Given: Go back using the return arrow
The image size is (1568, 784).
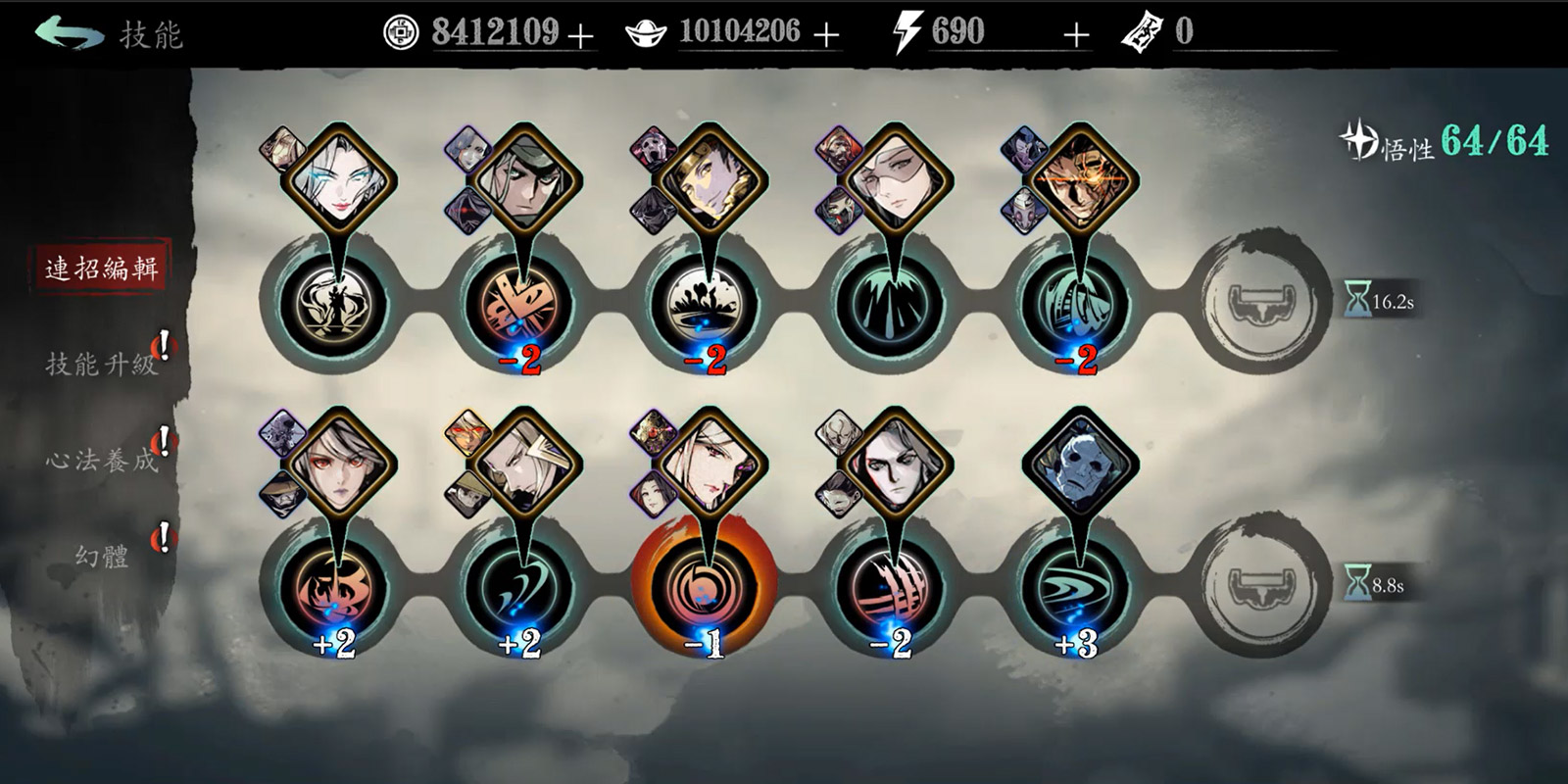Looking at the screenshot, I should 69,33.
